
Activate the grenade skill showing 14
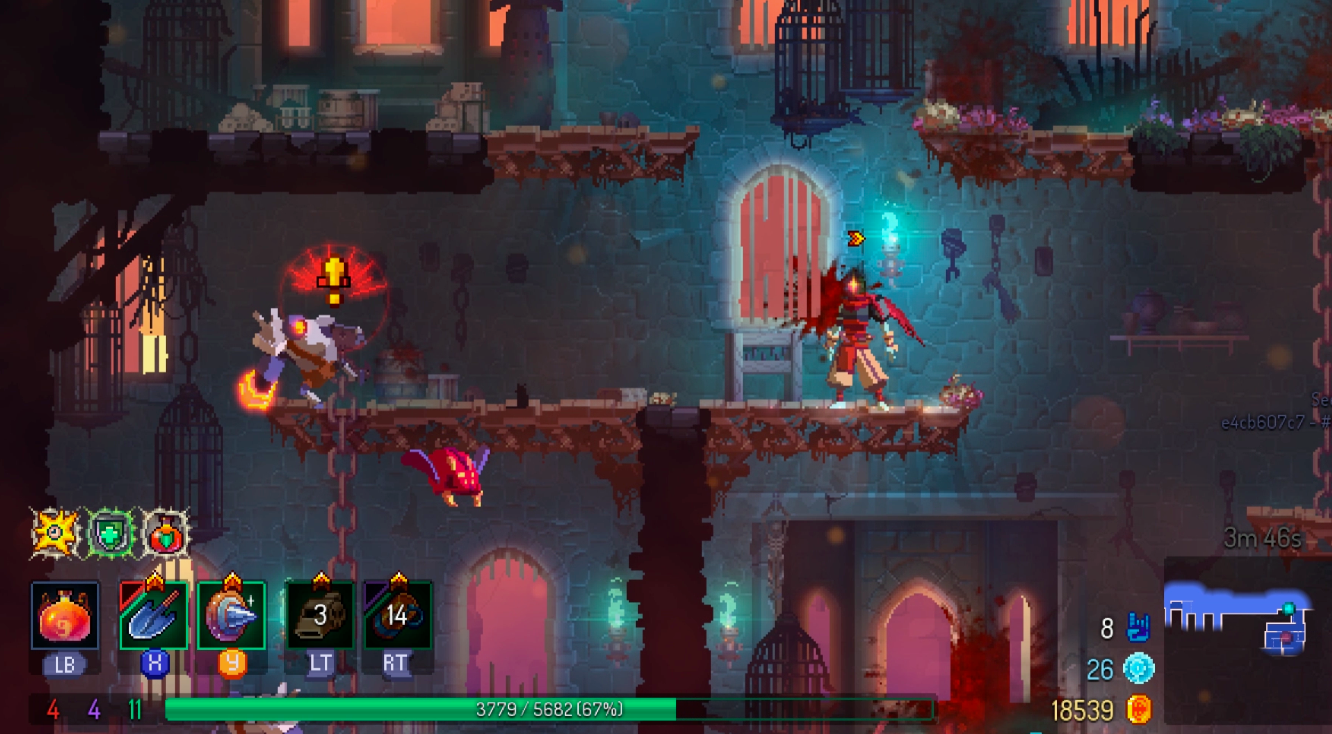[x=397, y=615]
